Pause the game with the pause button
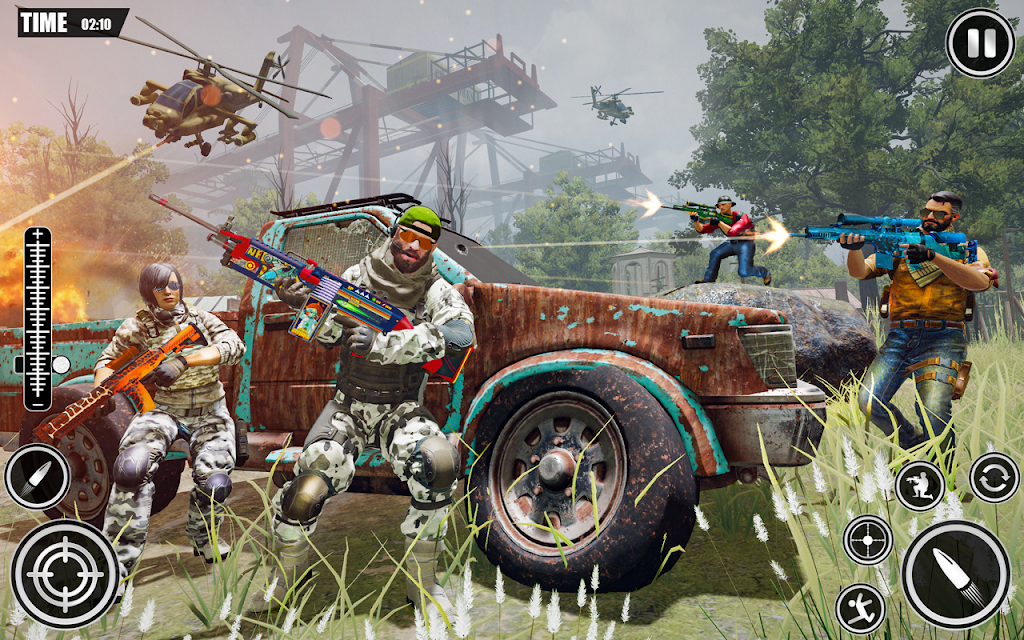The height and width of the screenshot is (640, 1024). 980,43
